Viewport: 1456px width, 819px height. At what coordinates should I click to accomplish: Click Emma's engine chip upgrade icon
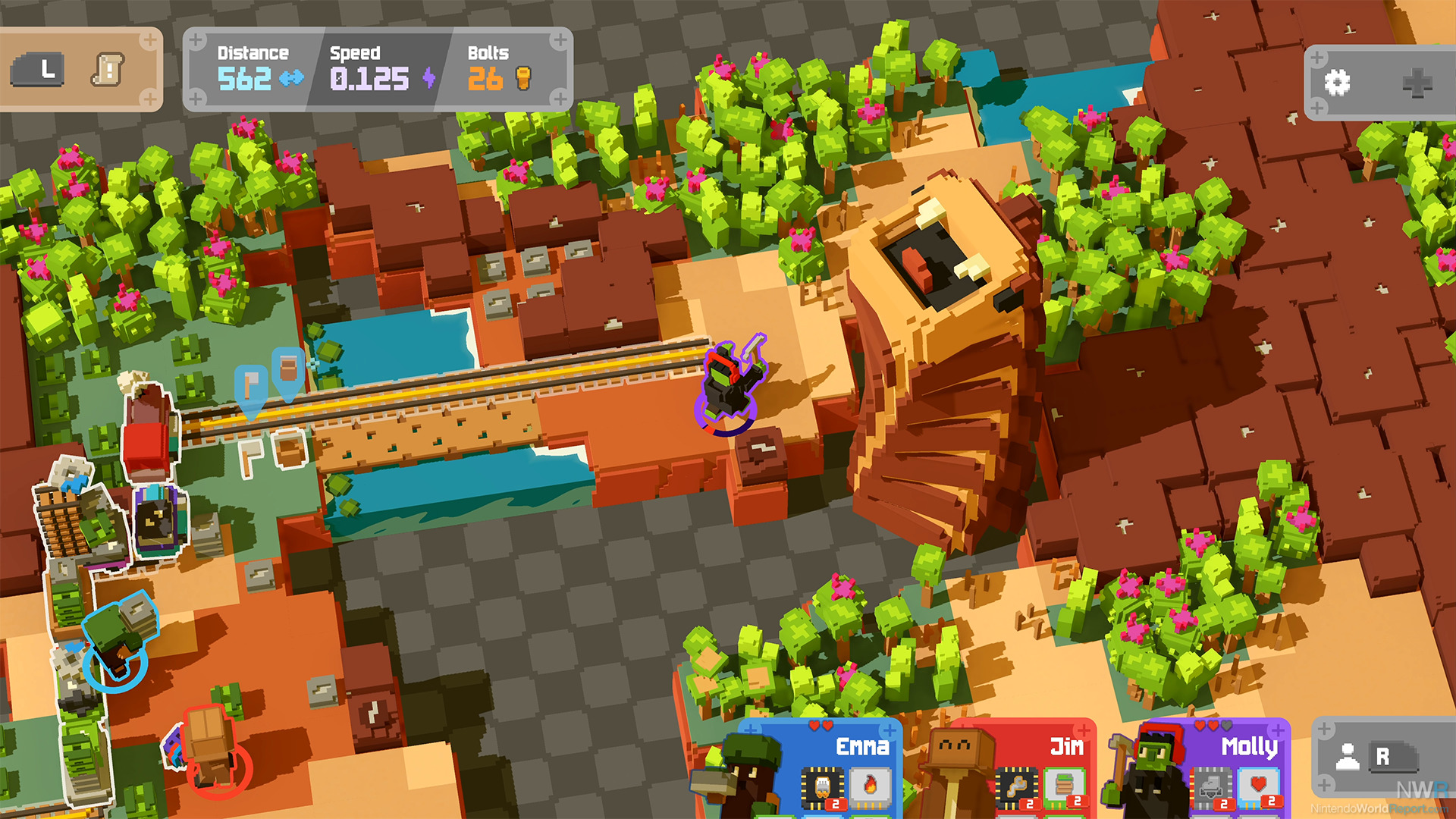coord(823,788)
